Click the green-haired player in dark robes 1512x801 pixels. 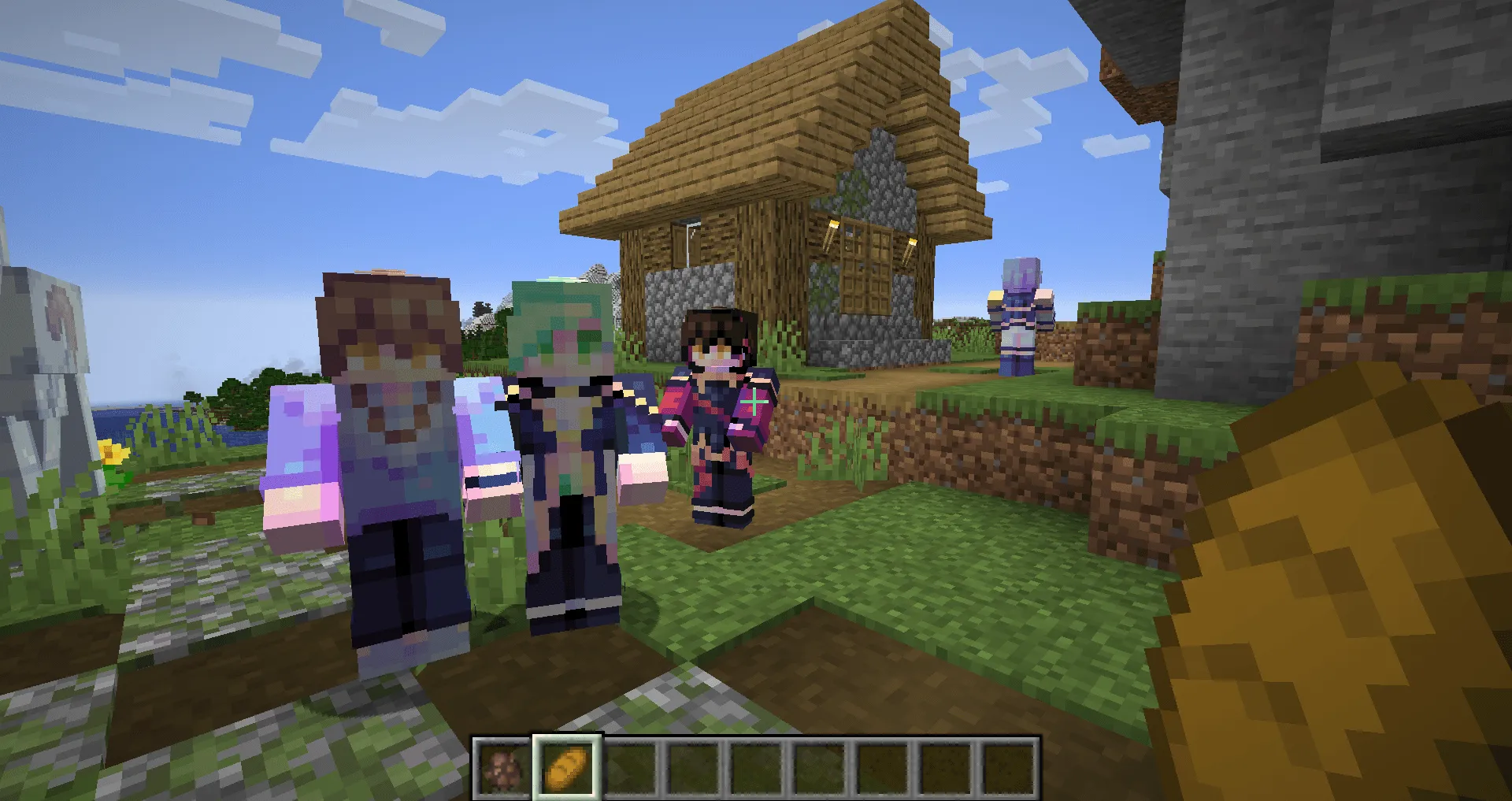(x=567, y=441)
